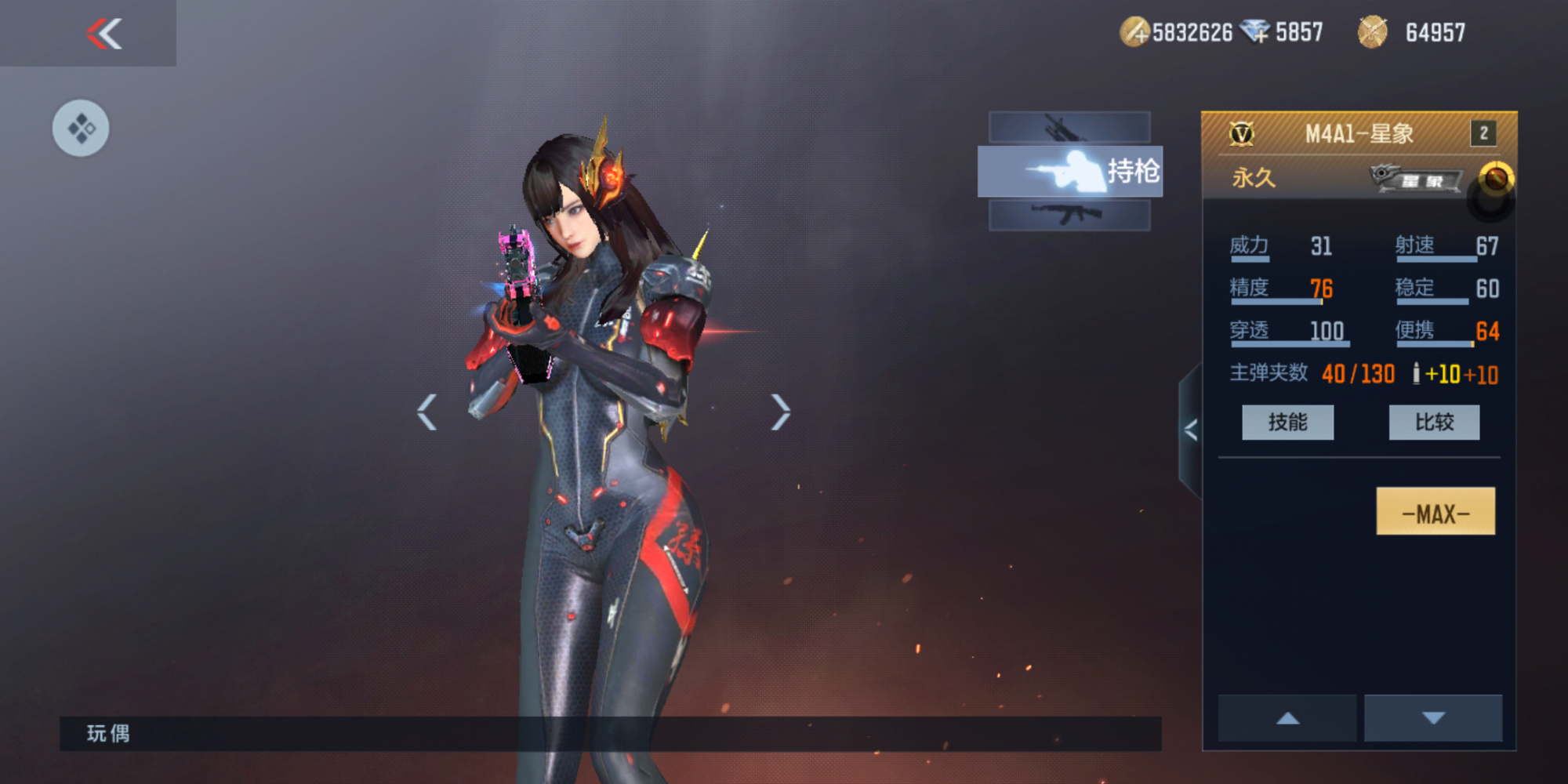
Task: Click the downward scroll arrow in panel
Action: tap(1432, 716)
